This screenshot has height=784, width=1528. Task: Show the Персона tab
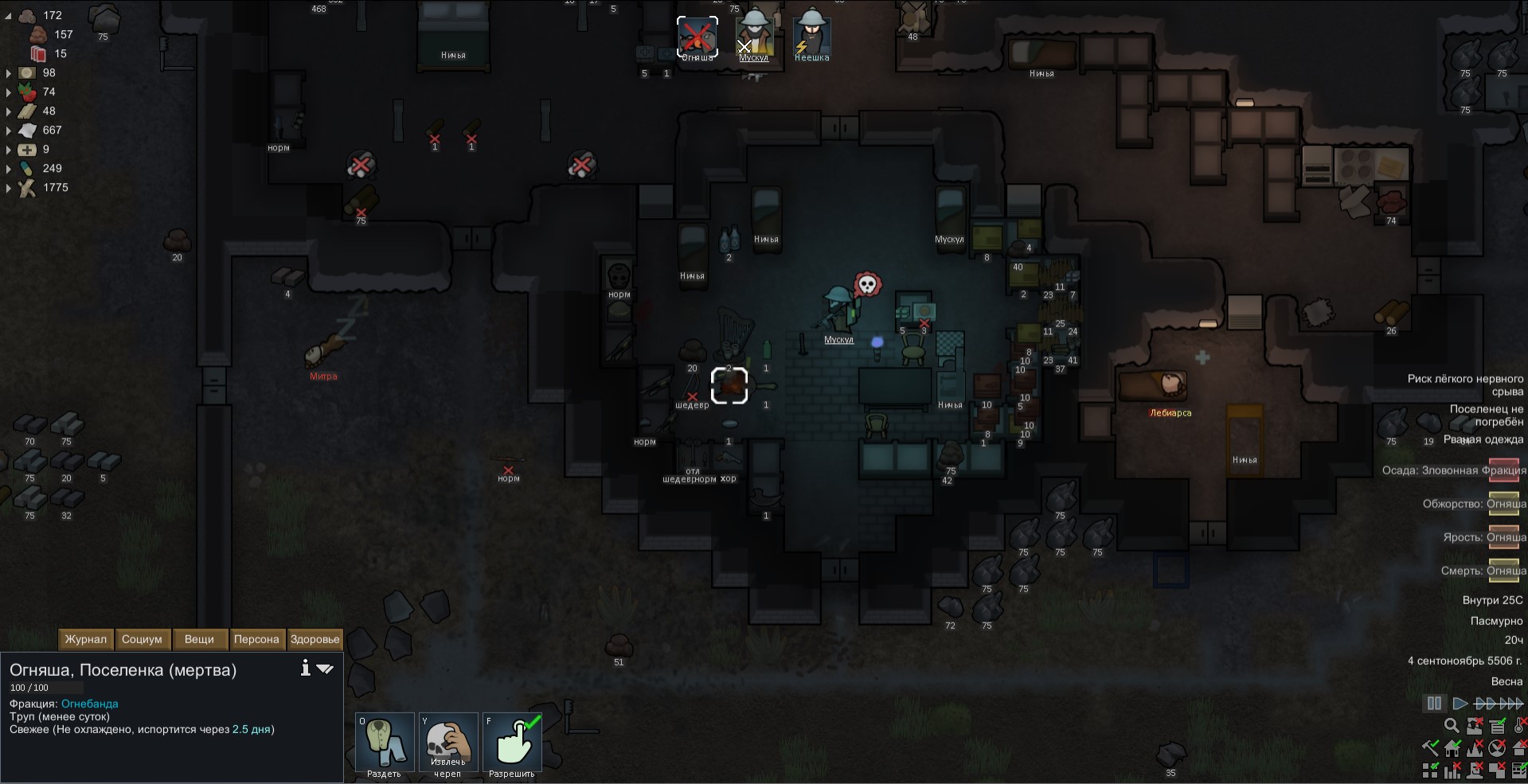tap(256, 639)
